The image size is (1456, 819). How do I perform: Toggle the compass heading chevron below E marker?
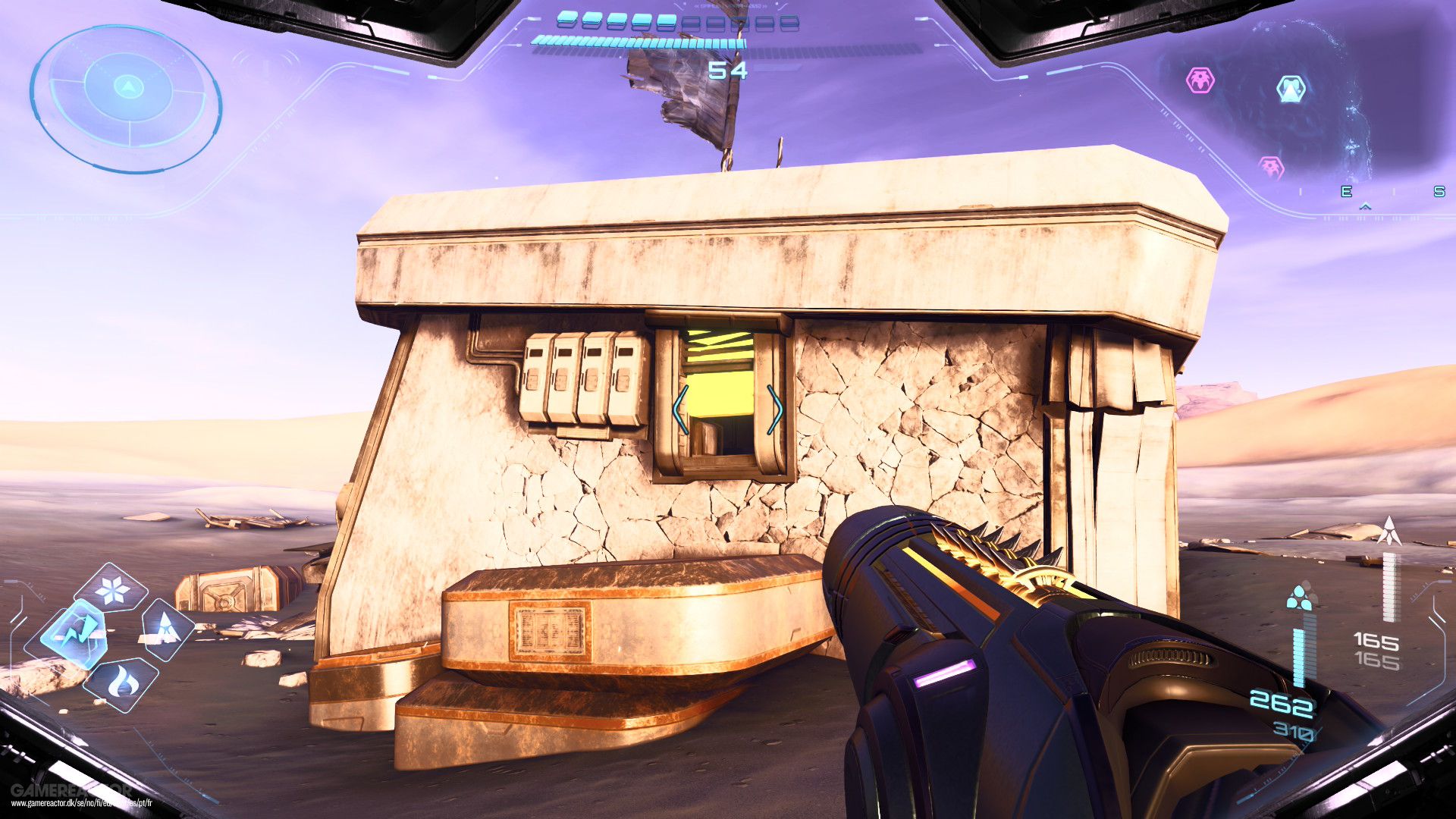[x=1366, y=206]
